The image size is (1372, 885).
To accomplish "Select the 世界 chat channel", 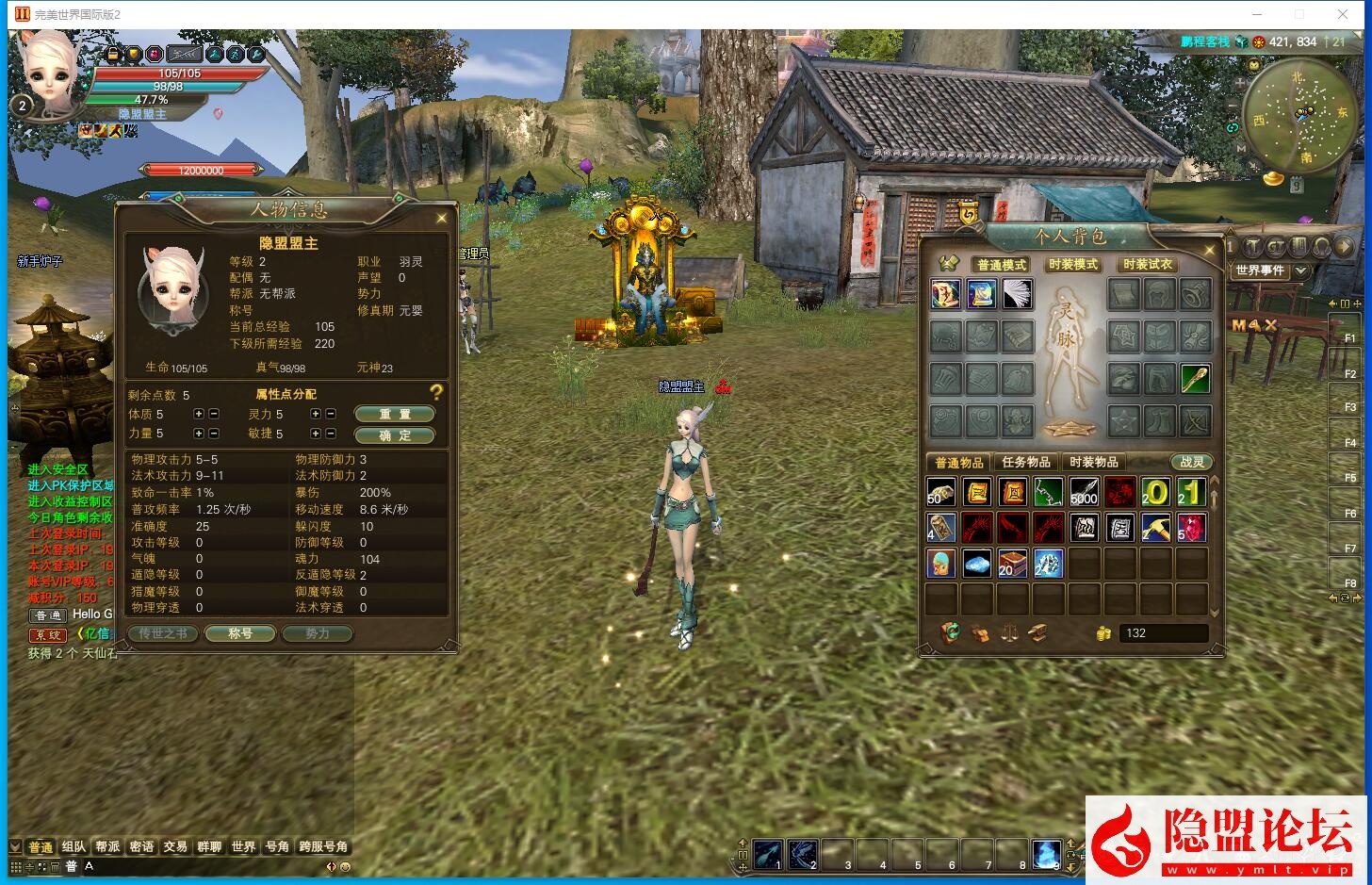I will pyautogui.click(x=243, y=847).
